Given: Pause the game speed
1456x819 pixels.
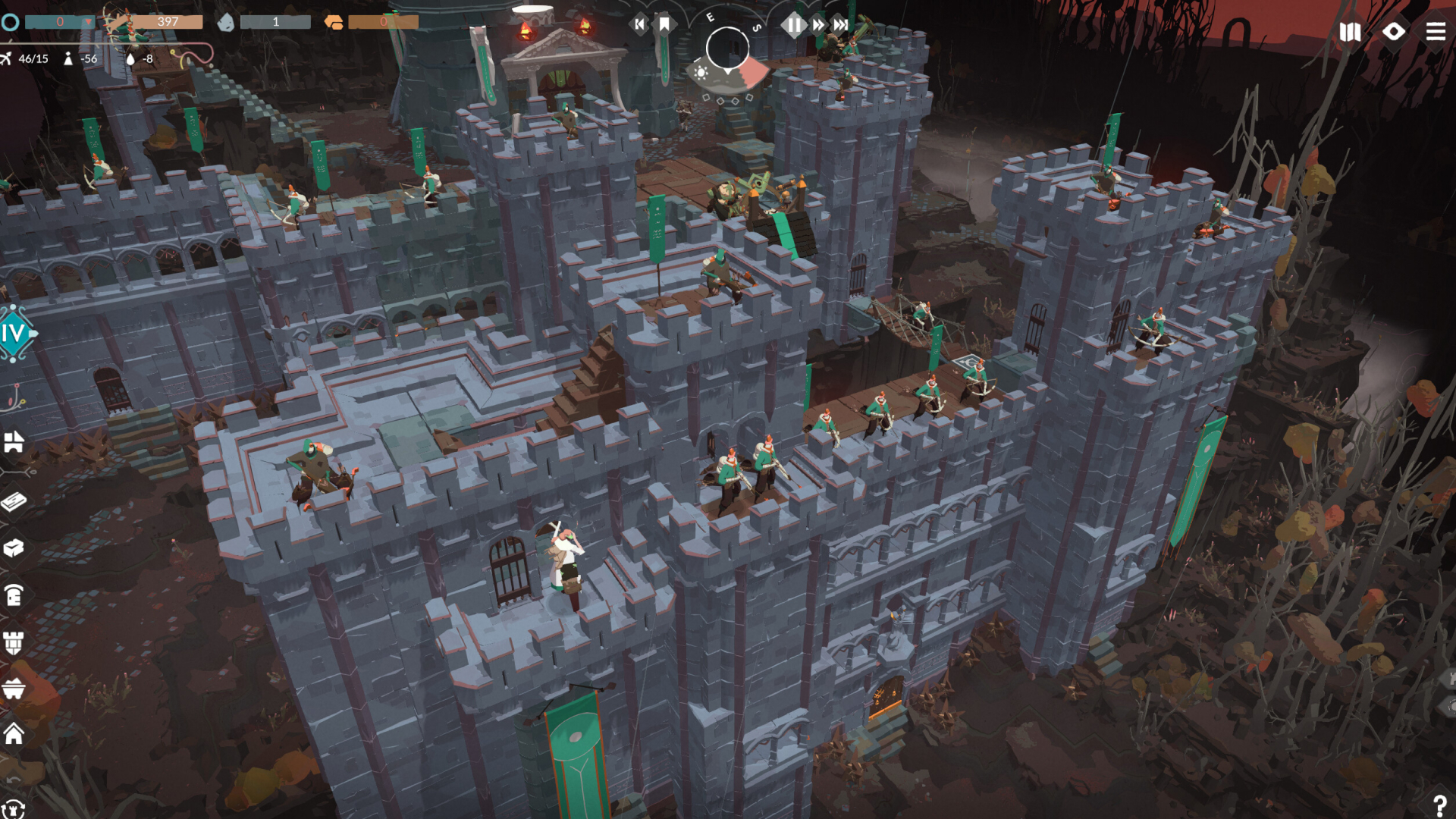Looking at the screenshot, I should [793, 25].
